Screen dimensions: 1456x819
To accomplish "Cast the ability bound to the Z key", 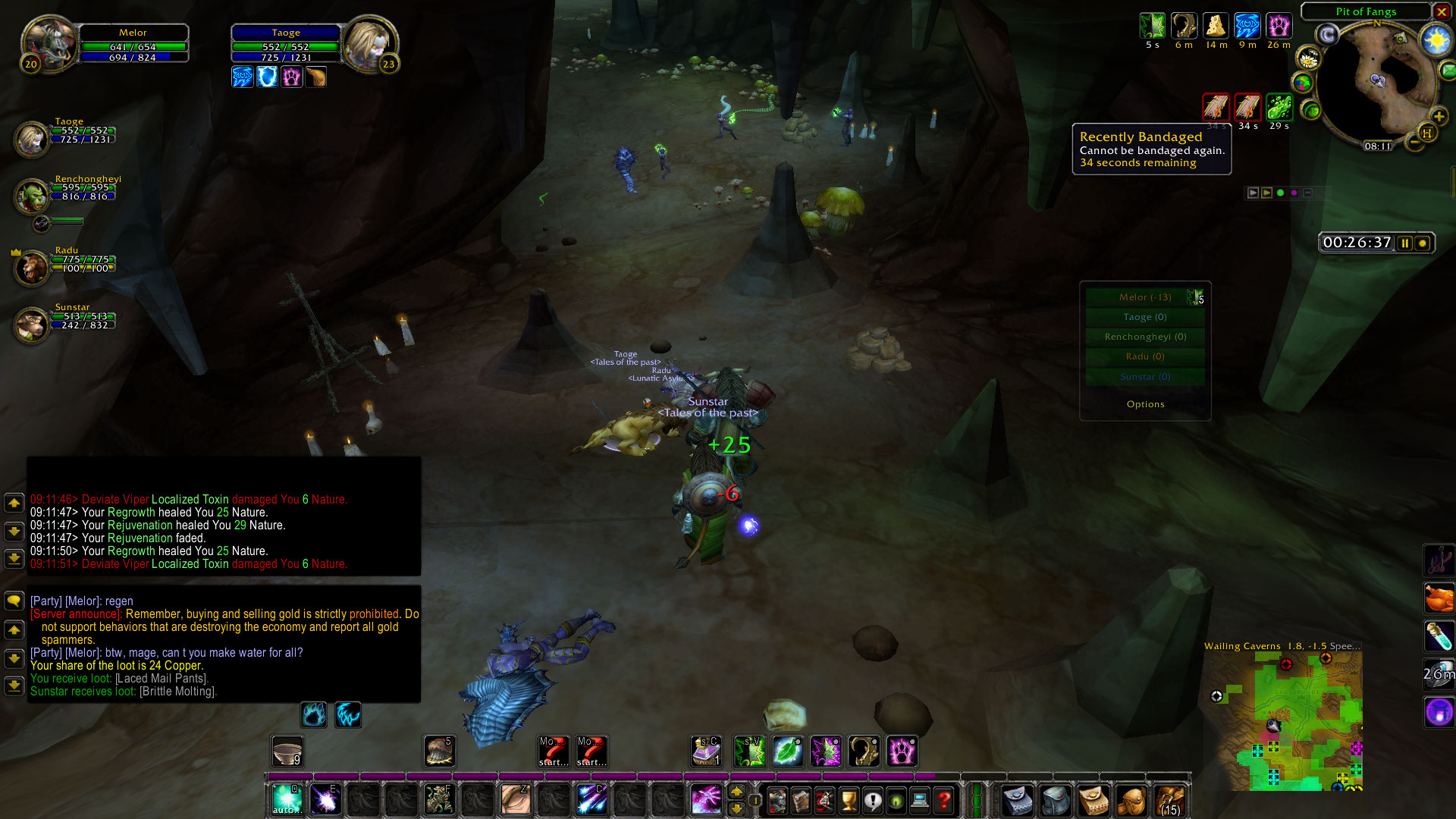I will click(516, 799).
